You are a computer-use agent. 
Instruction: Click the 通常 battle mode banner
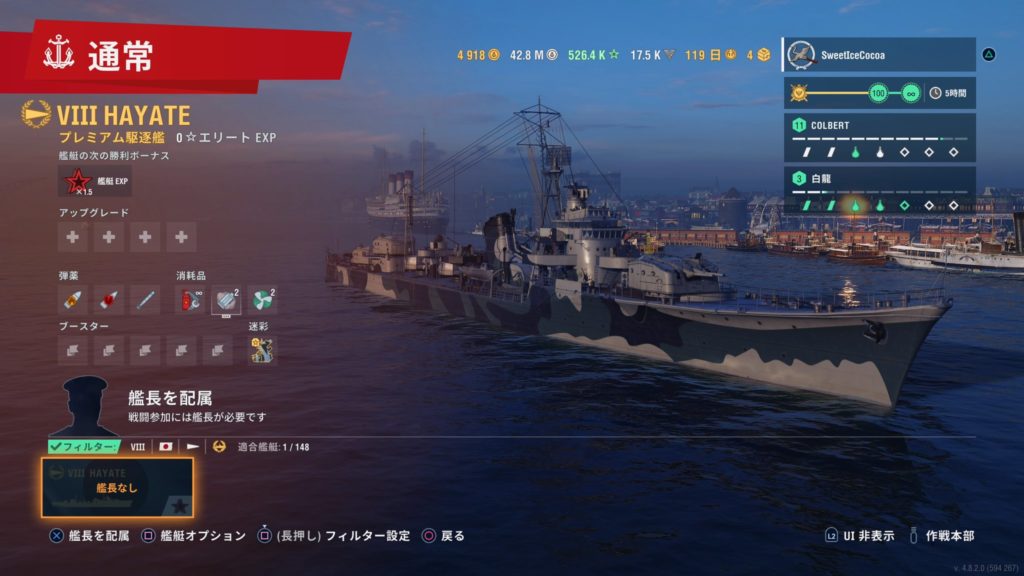point(180,56)
